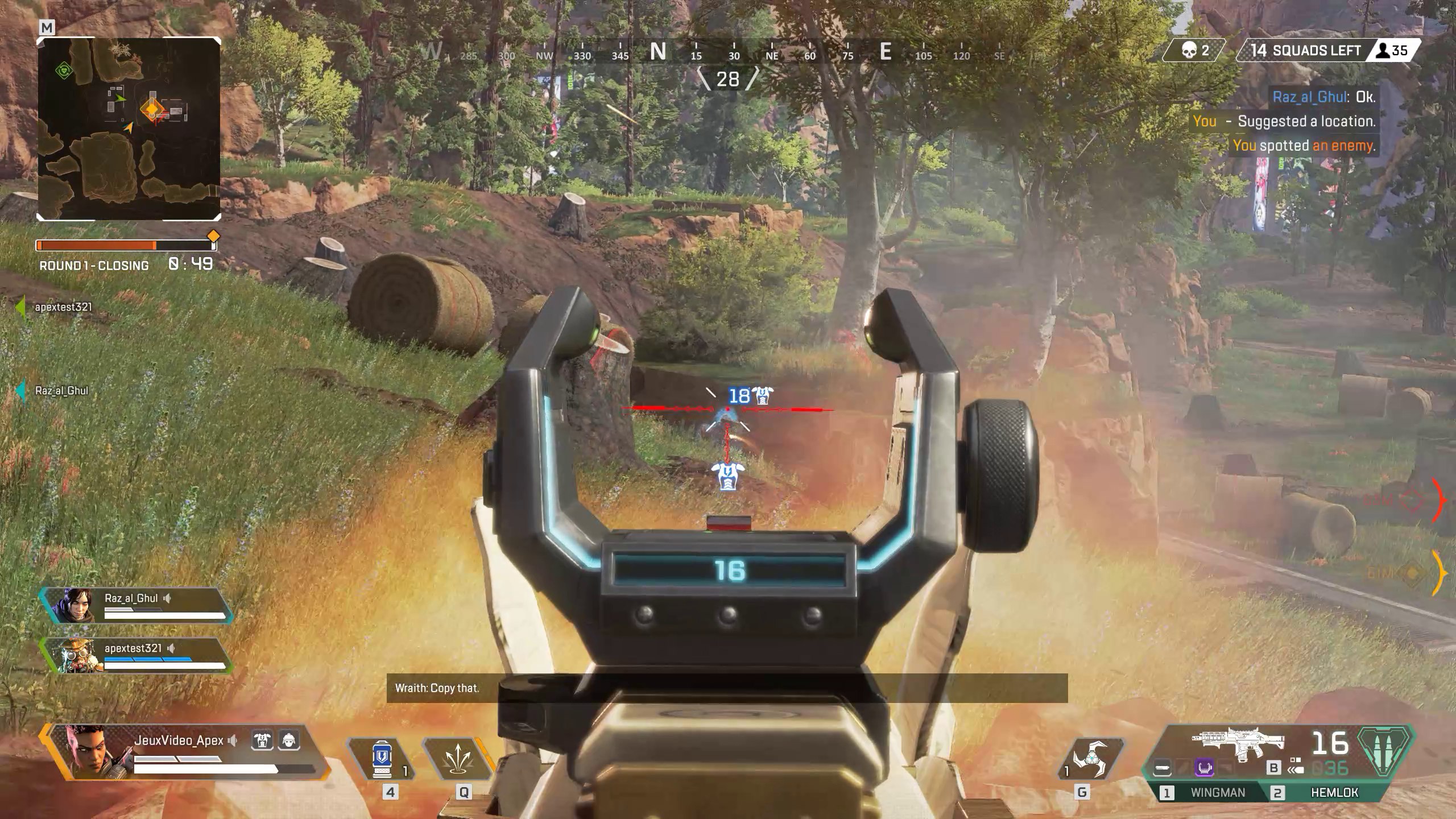
Task: Click the skull kill counter icon at top
Action: pyautogui.click(x=1189, y=50)
